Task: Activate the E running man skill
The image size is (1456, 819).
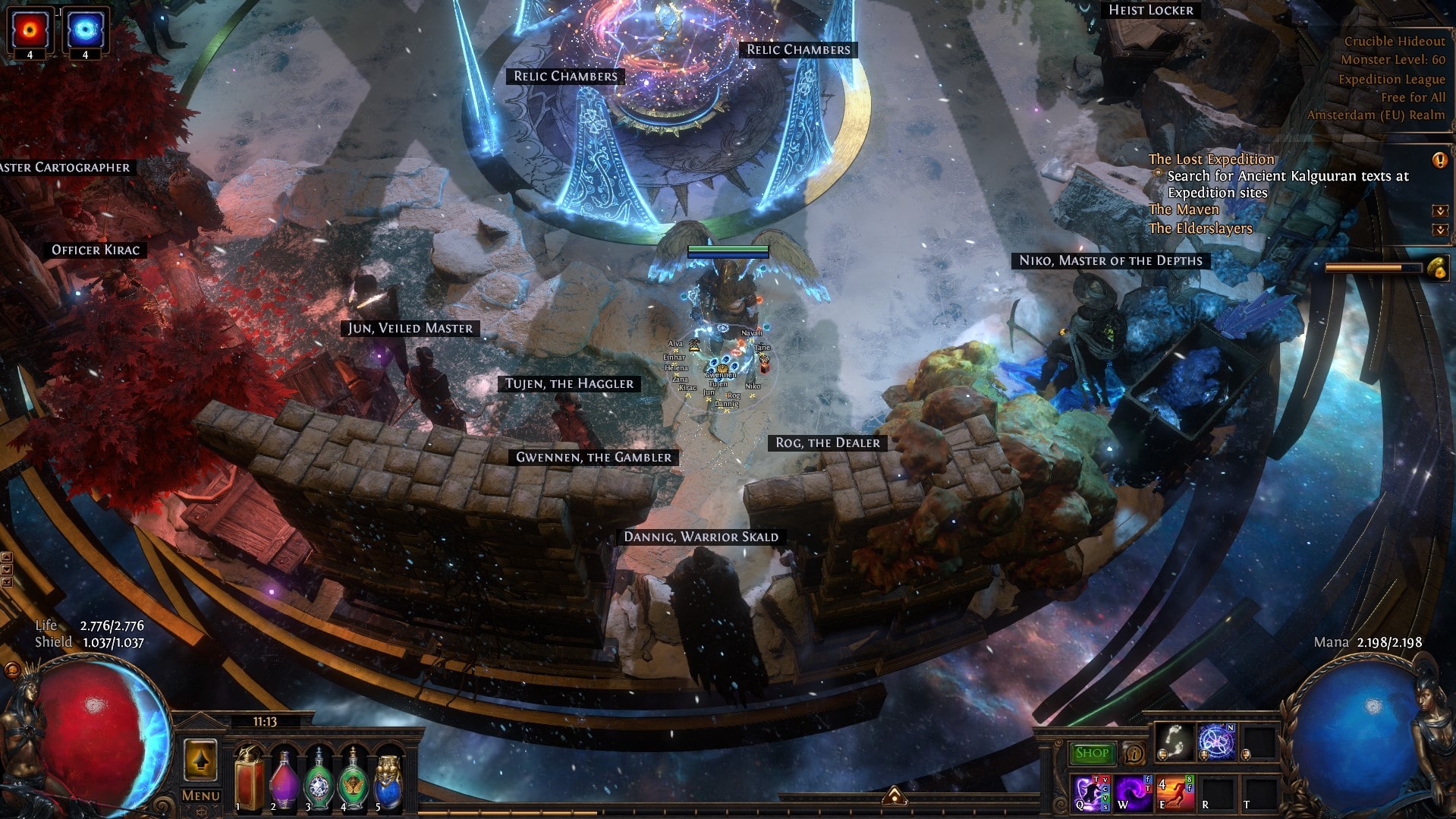Action: (x=1175, y=792)
